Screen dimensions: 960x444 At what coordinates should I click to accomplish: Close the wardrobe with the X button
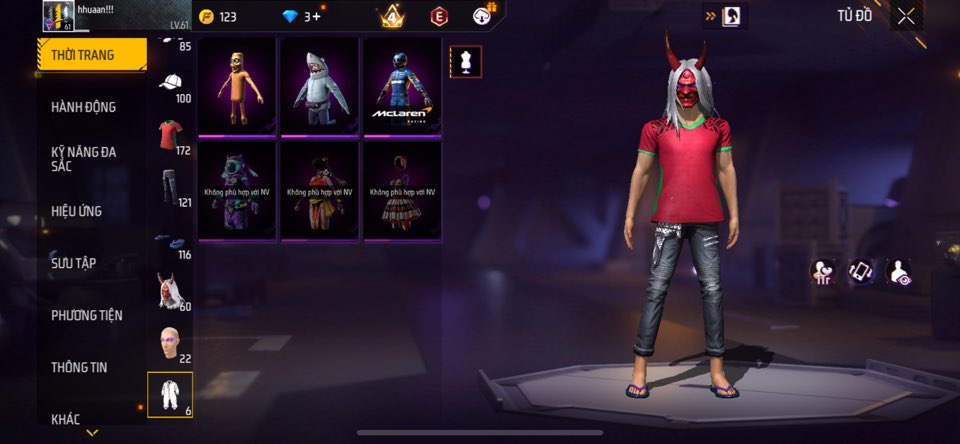pos(906,16)
